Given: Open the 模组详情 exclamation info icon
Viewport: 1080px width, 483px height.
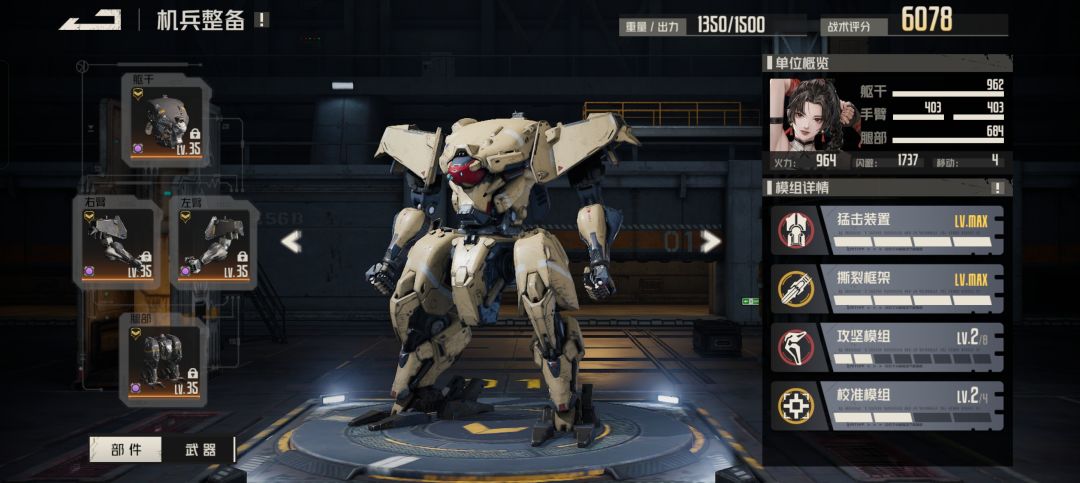Looking at the screenshot, I should [x=997, y=188].
